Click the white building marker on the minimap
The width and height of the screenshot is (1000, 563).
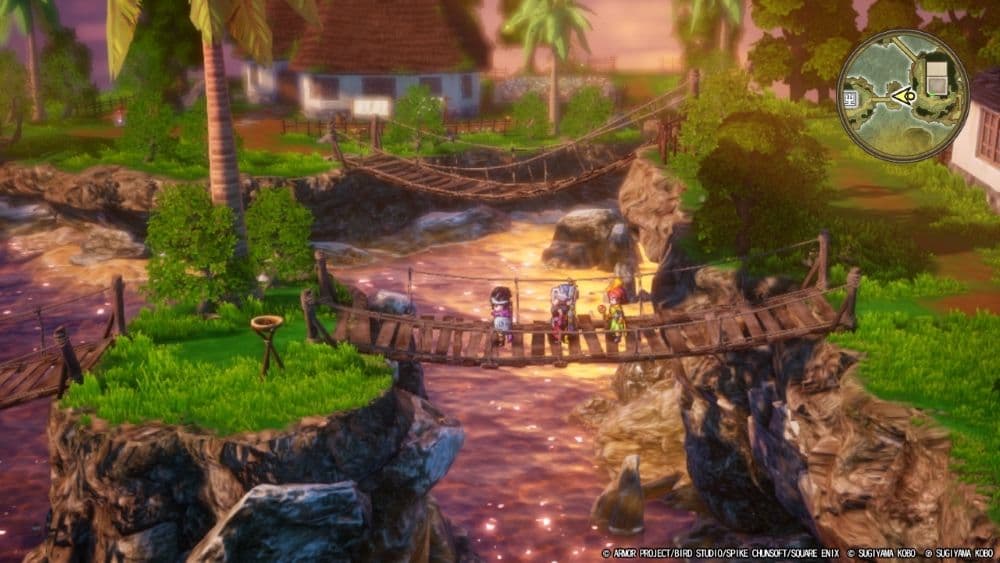937,77
